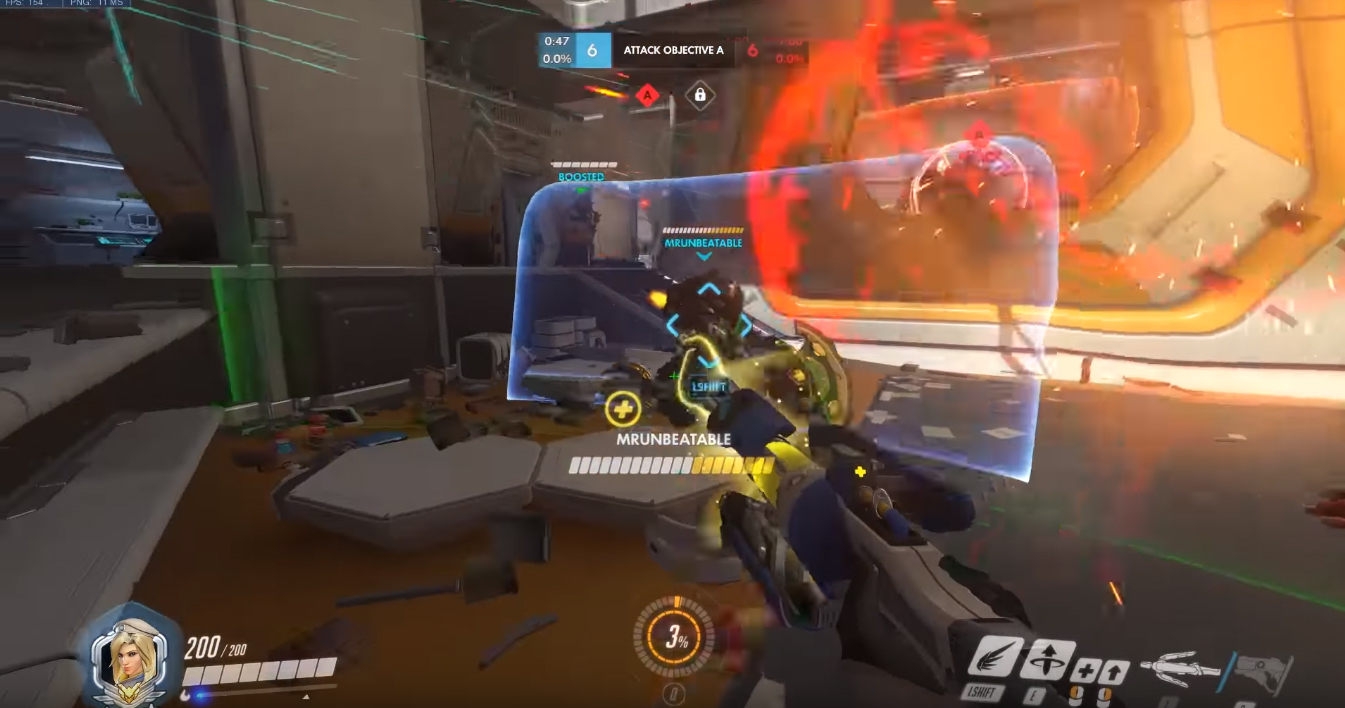Screen dimensions: 1345x708
Task: Select the damage boost arrow icon
Action: 1115,671
